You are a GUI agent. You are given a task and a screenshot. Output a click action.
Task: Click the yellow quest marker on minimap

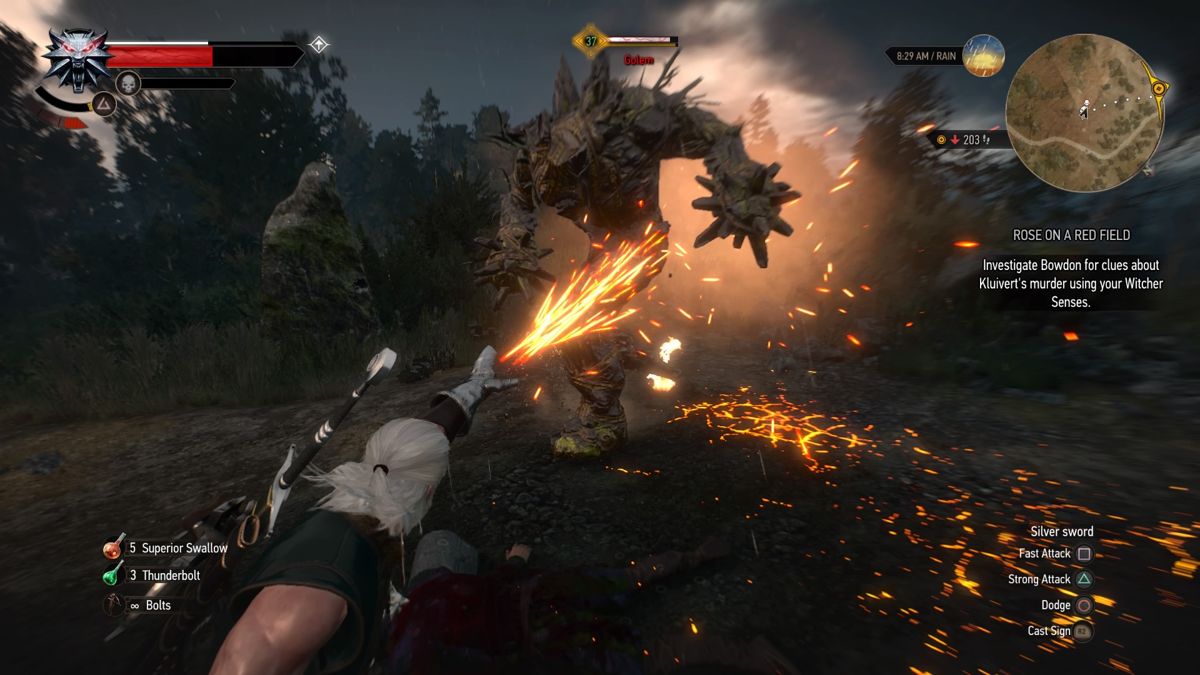point(1159,88)
